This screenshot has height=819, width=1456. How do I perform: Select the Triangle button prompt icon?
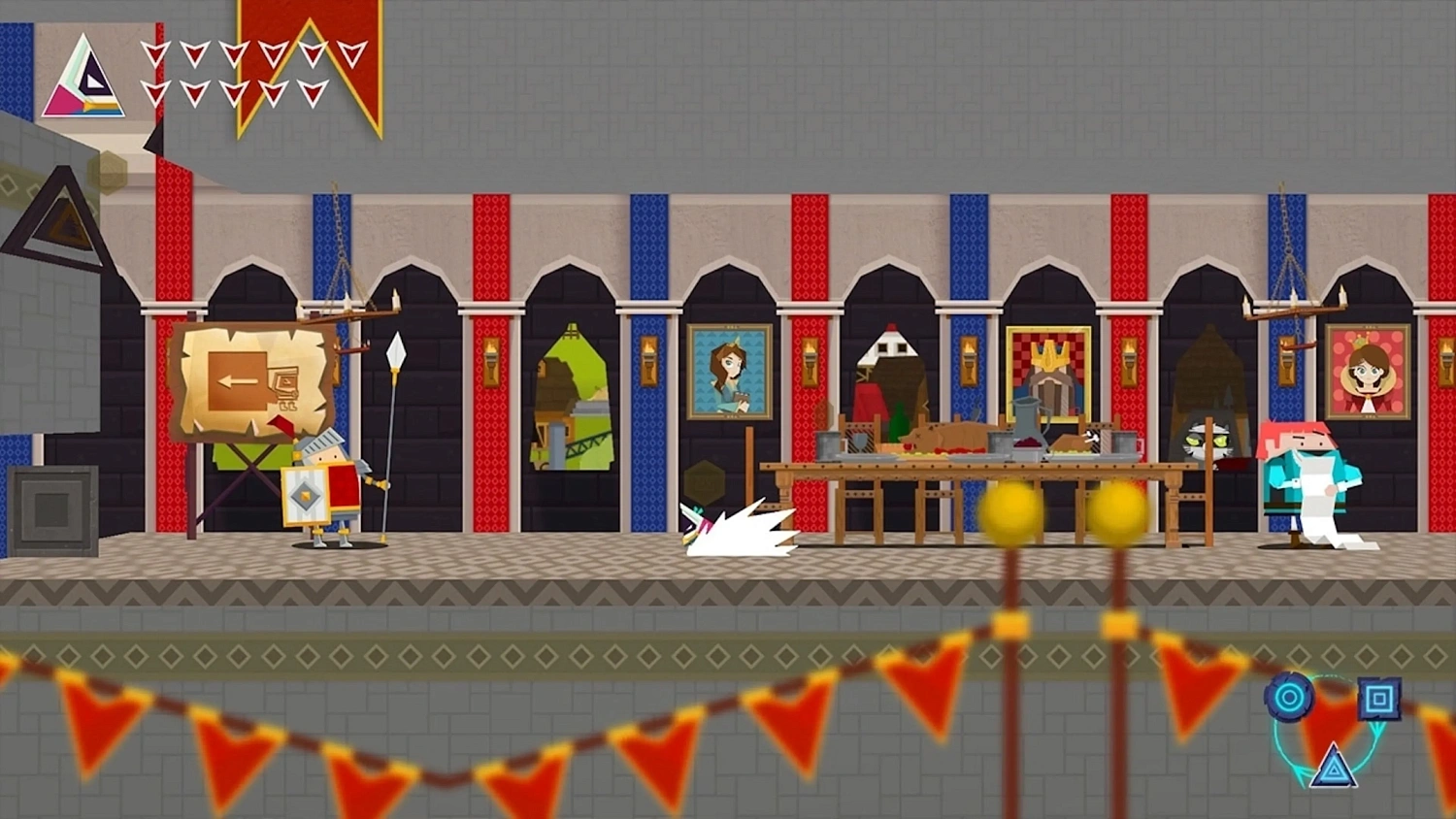point(1334,766)
